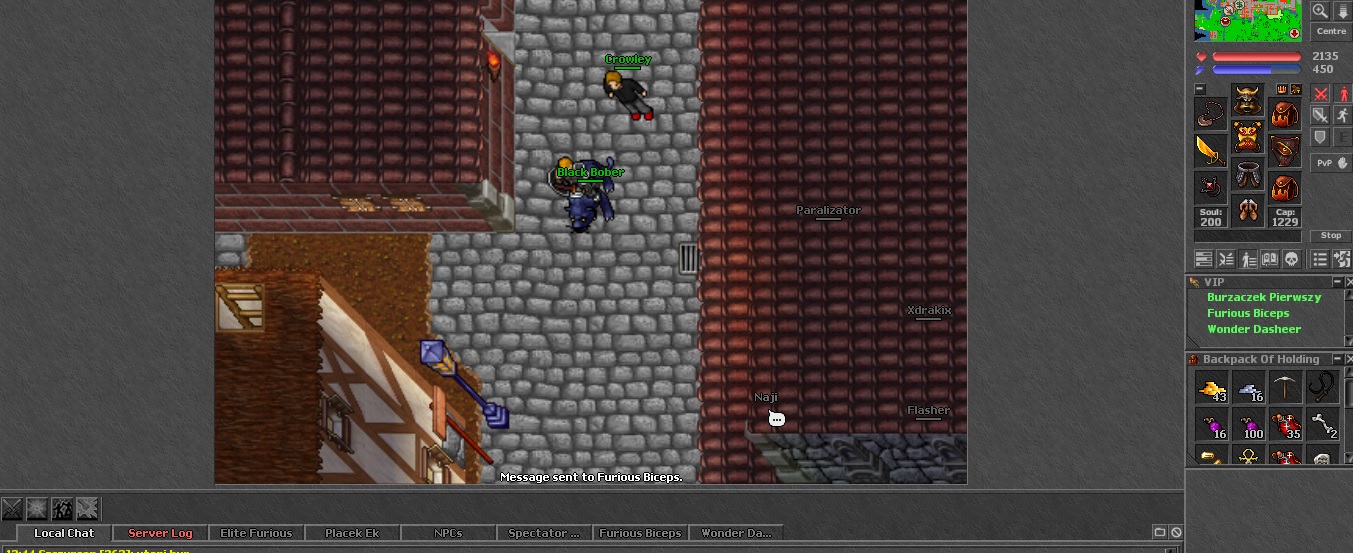Select the pick tool in the backpack
Viewport: 1353px width, 553px height.
(1284, 386)
